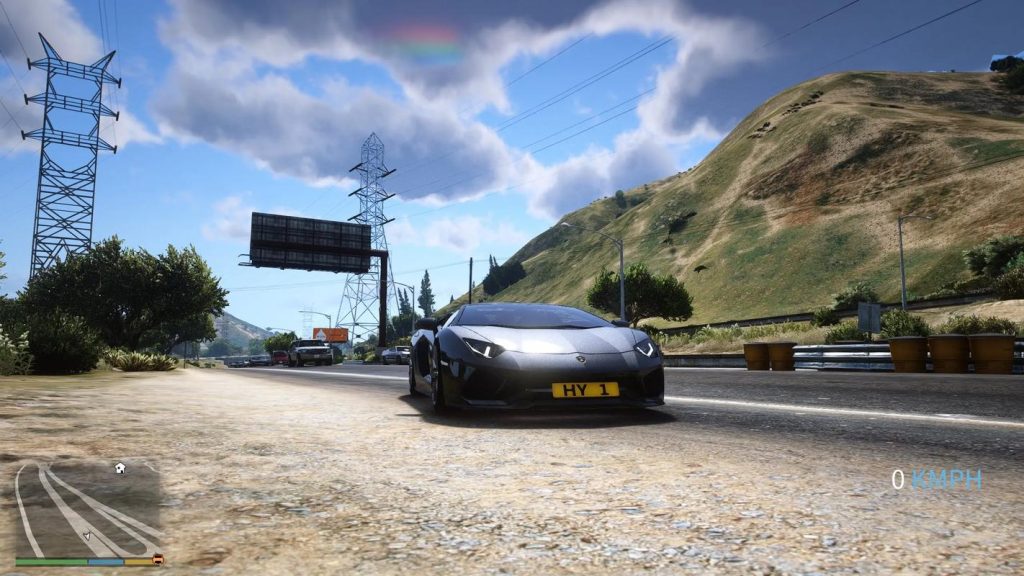The width and height of the screenshot is (1024, 576).
Task: Select the white house marker on minimap
Action: pos(120,468)
